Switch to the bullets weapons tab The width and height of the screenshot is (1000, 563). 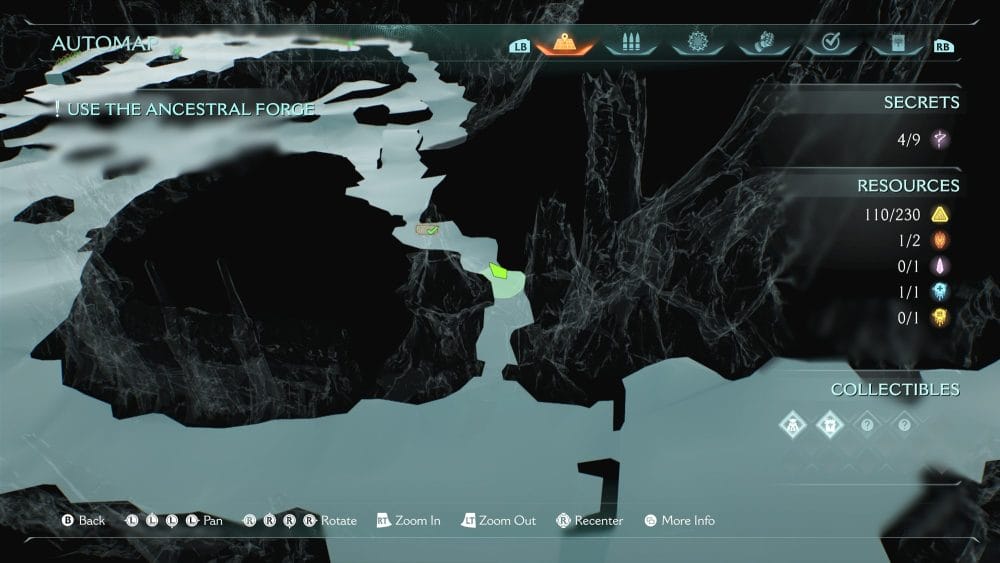pos(631,43)
